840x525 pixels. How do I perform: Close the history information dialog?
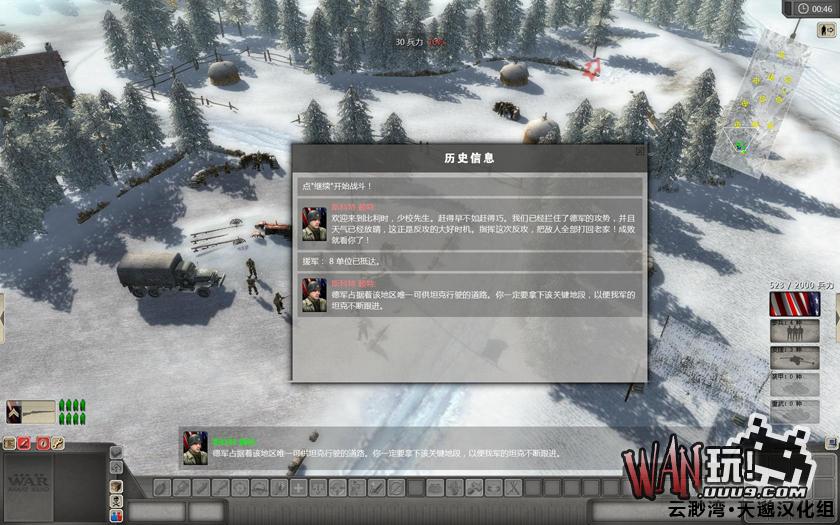639,152
